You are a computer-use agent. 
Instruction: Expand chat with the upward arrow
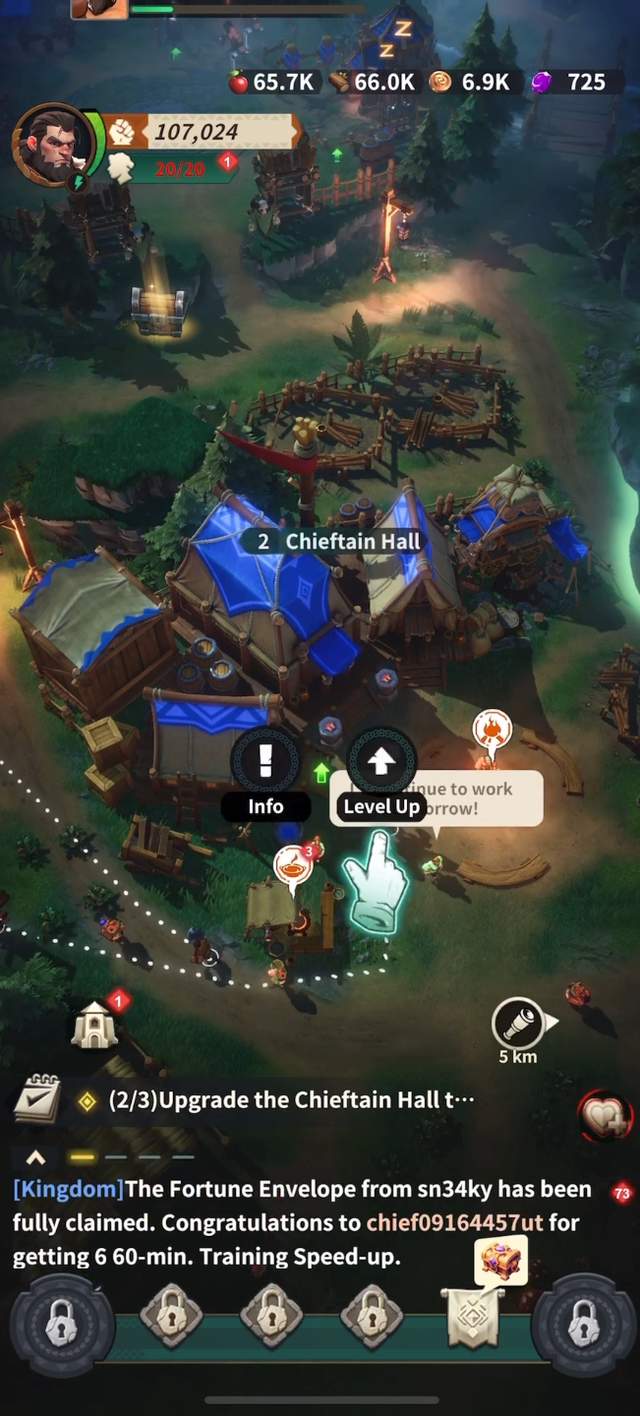coord(36,1157)
